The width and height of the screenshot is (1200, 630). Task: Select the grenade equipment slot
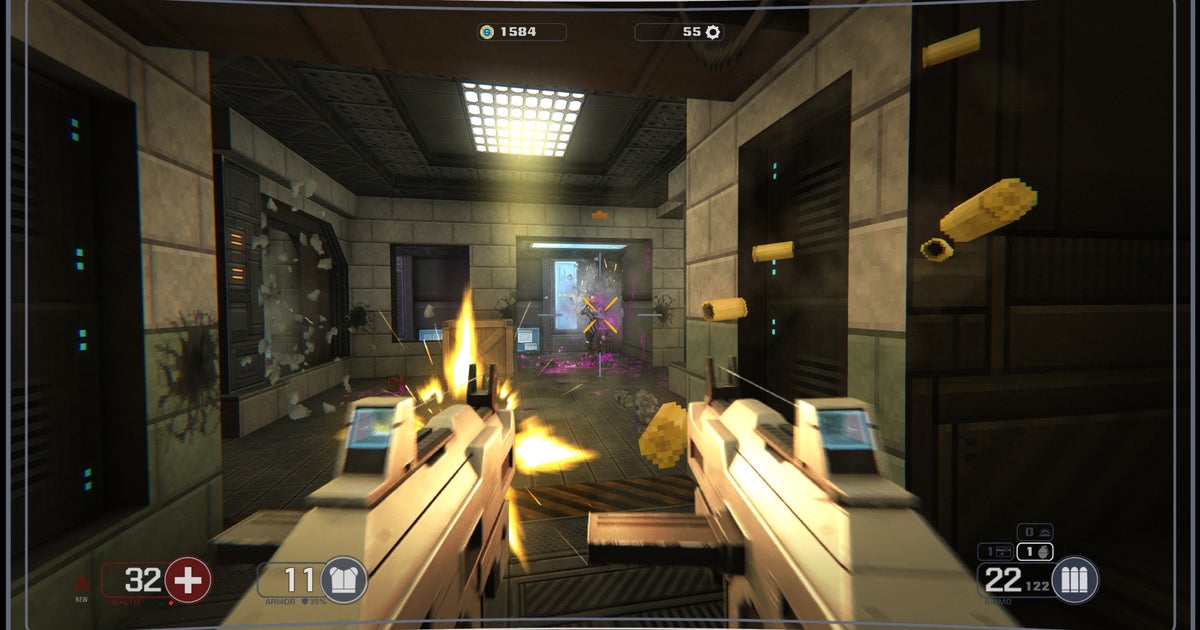pyautogui.click(x=1037, y=551)
